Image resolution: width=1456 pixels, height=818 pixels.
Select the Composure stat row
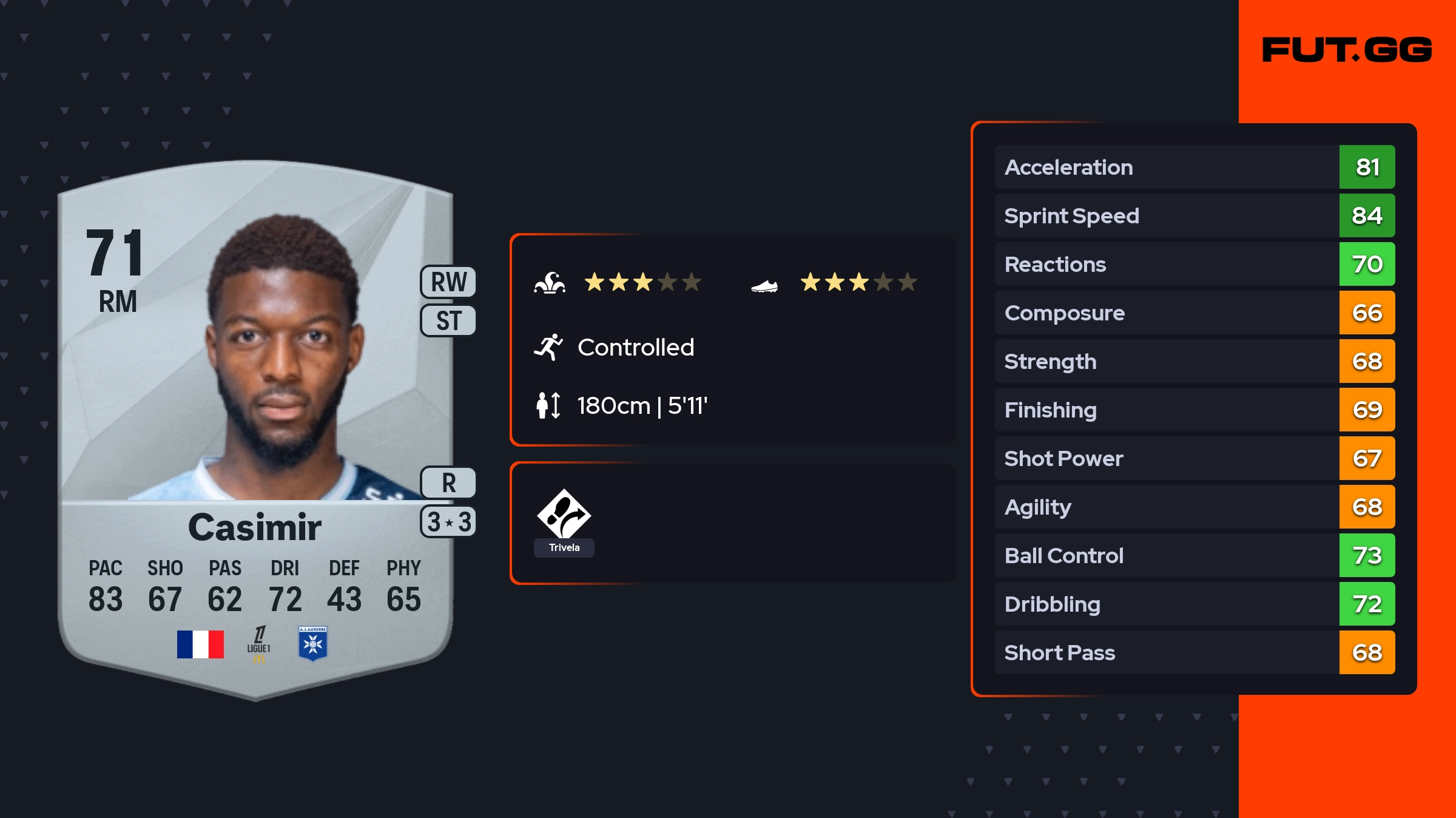(1194, 313)
